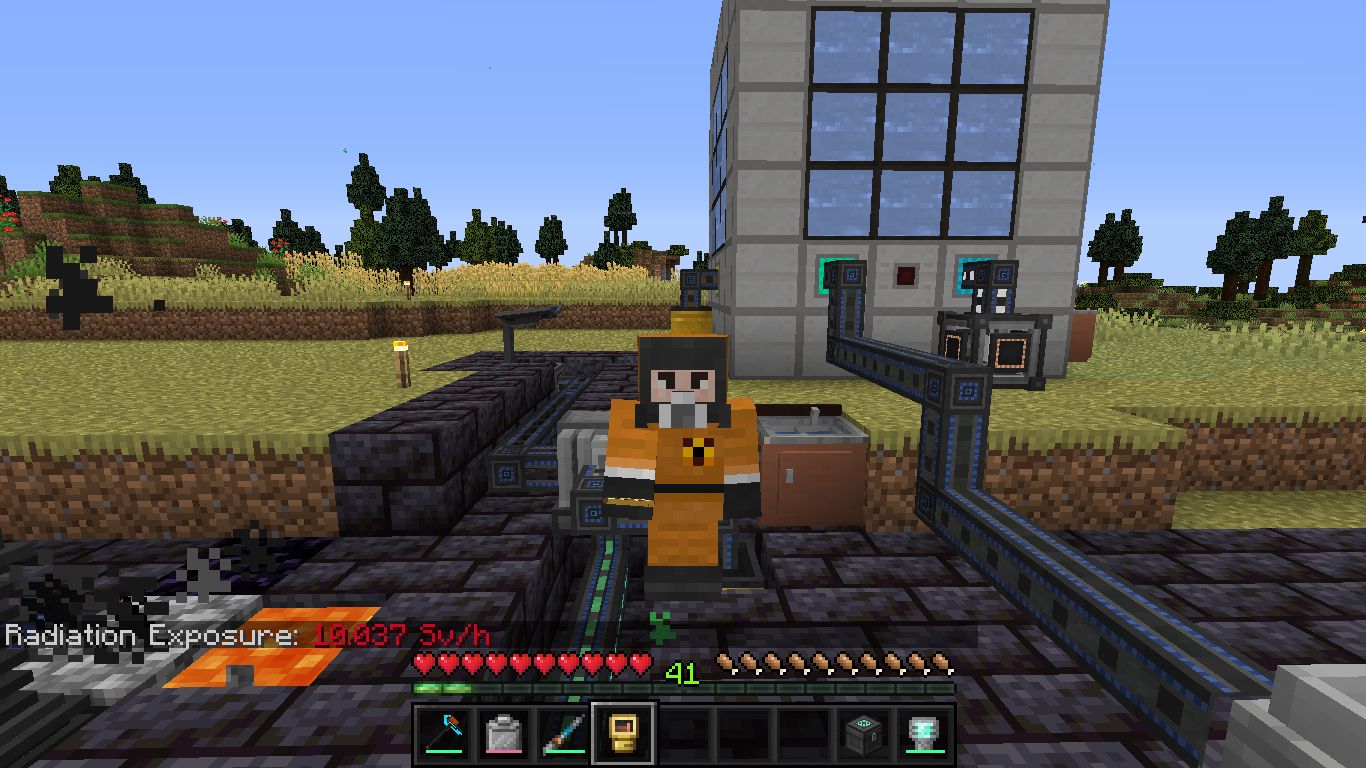
Task: Select the glowing jar in the last hotbar slot
Action: tap(920, 730)
